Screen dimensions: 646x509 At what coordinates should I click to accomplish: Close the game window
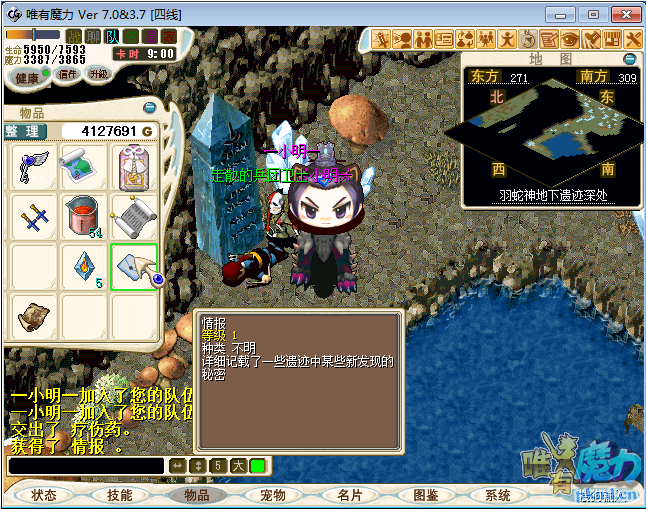click(623, 14)
